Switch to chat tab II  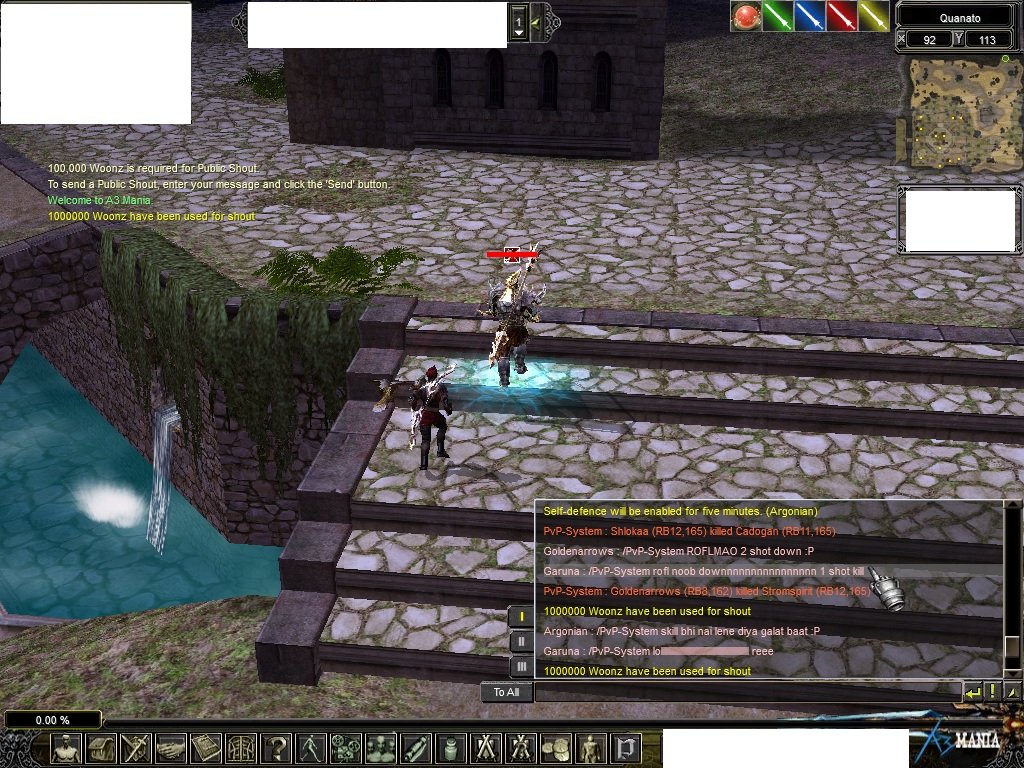[x=521, y=641]
